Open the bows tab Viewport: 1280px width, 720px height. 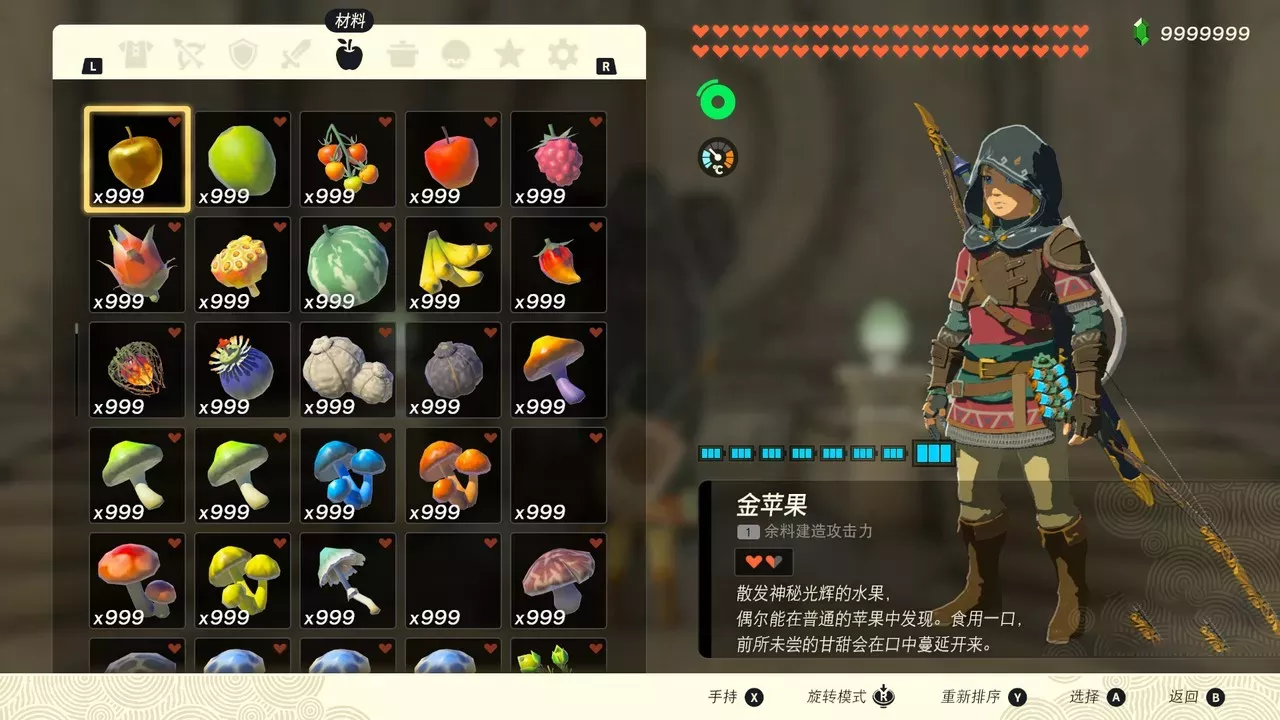(189, 54)
